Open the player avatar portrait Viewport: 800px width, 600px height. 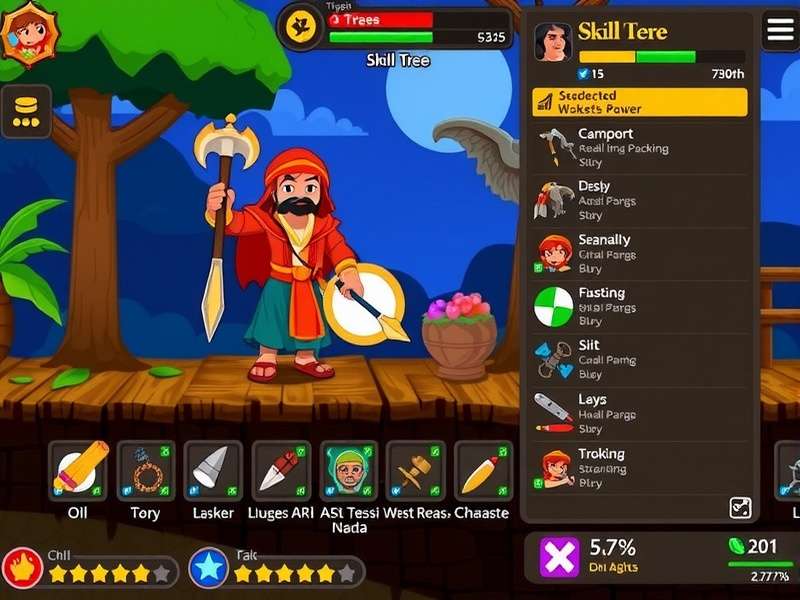[31, 34]
